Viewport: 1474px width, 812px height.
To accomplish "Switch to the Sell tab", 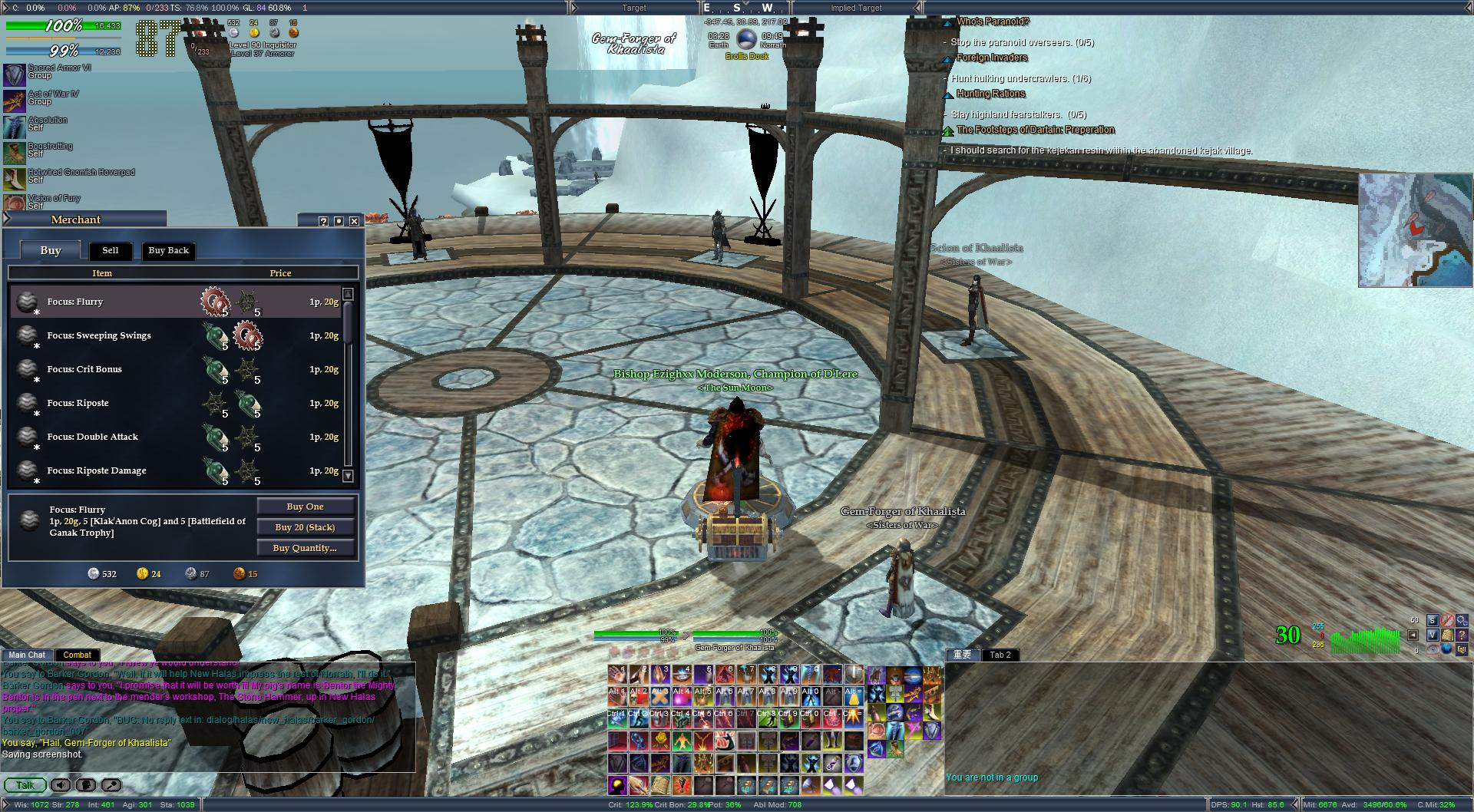I will 111,250.
